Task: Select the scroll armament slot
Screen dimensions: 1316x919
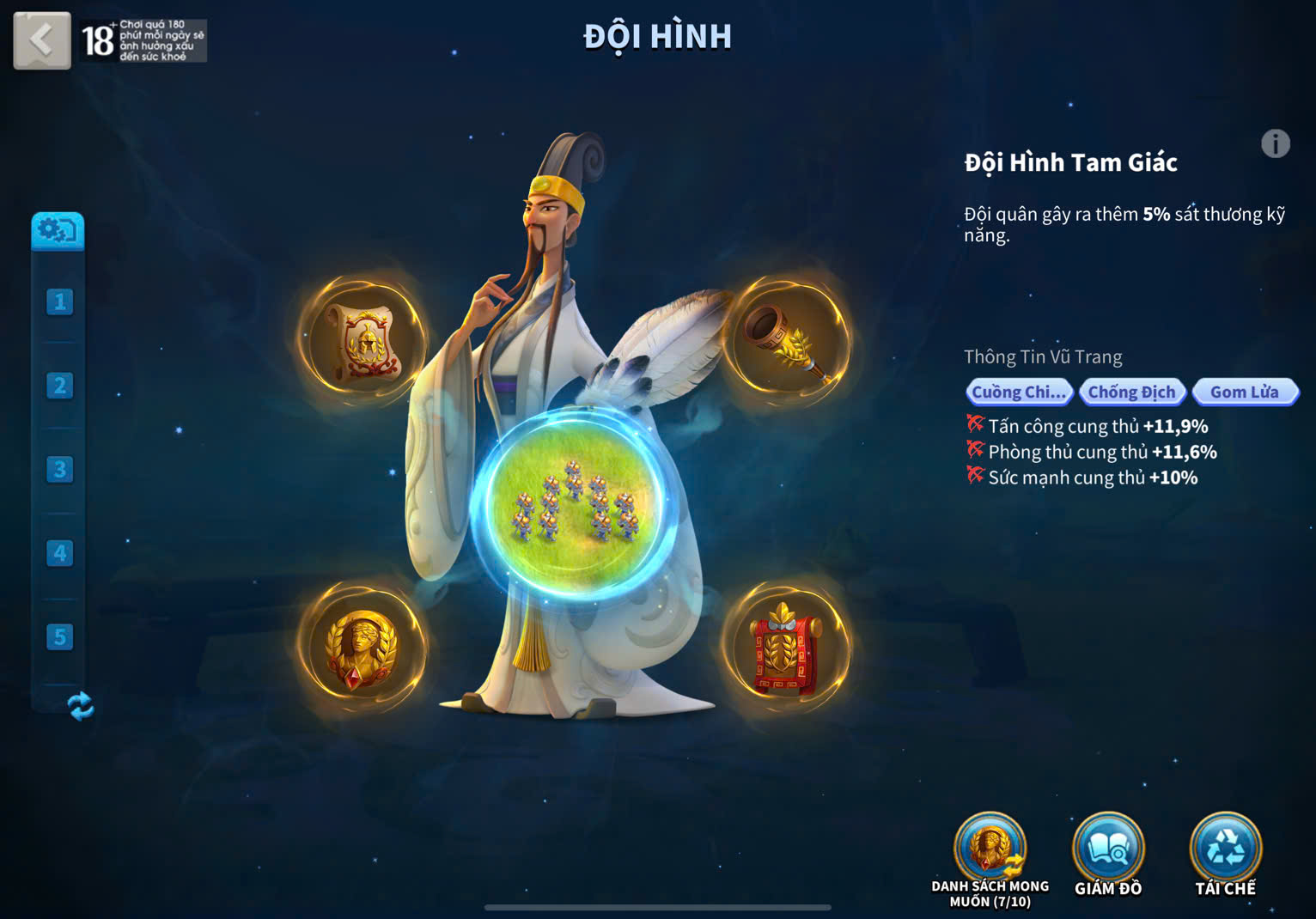Action: tap(363, 341)
